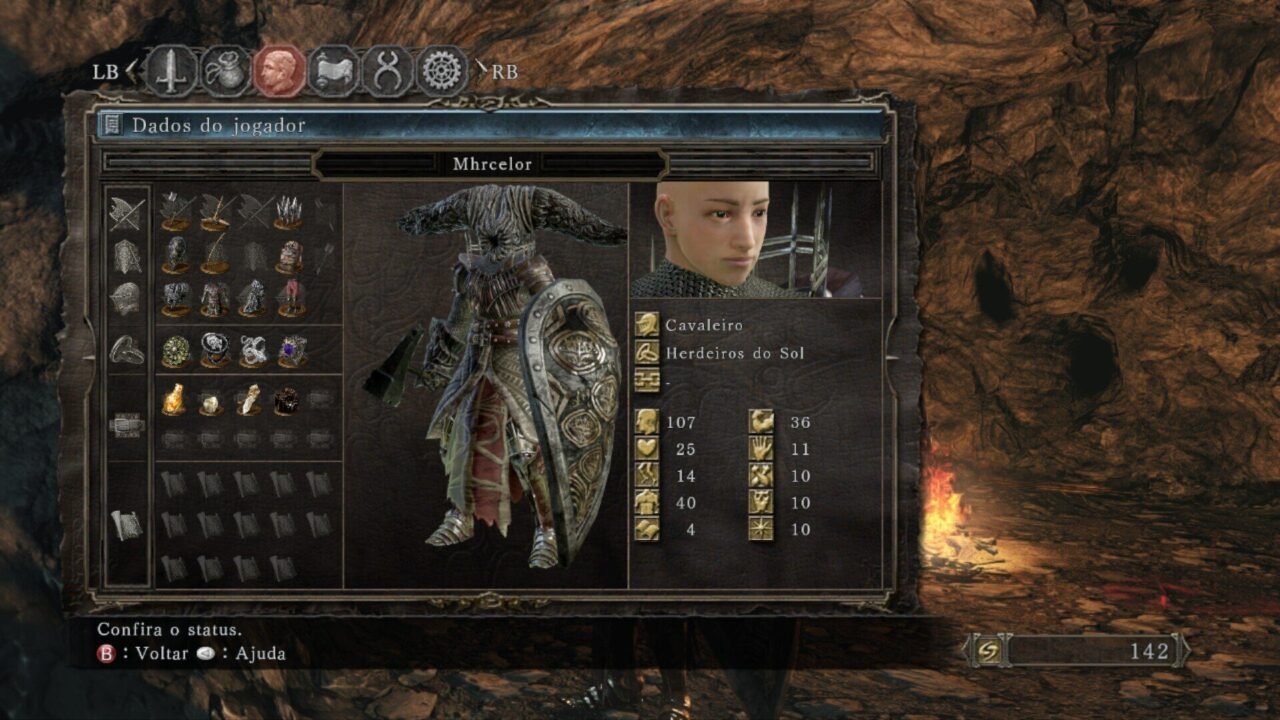Viewport: 1280px width, 720px height.
Task: Switch to the inventory pouch tab
Action: tap(226, 71)
